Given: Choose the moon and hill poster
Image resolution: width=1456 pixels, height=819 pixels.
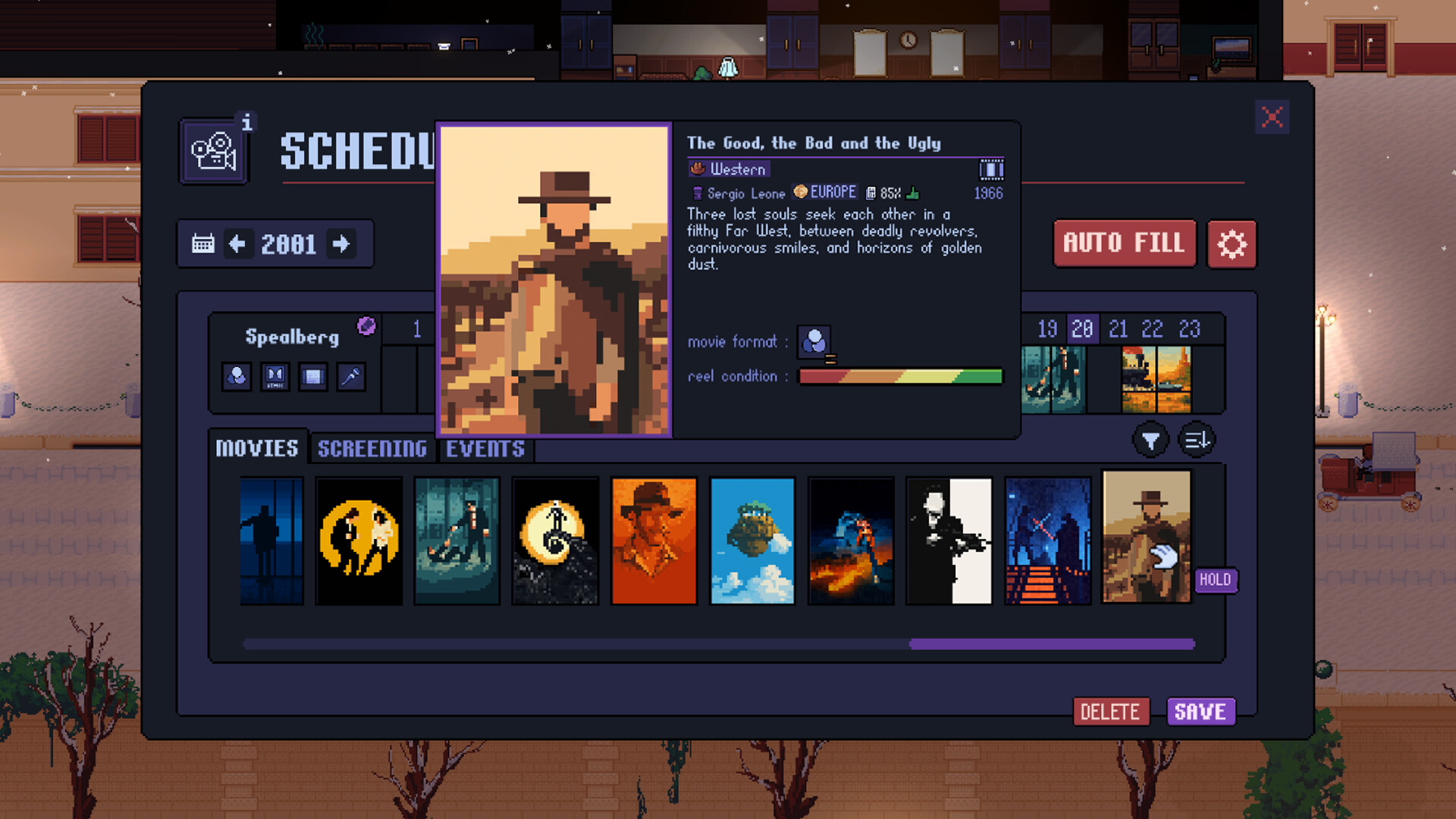Looking at the screenshot, I should click(555, 541).
